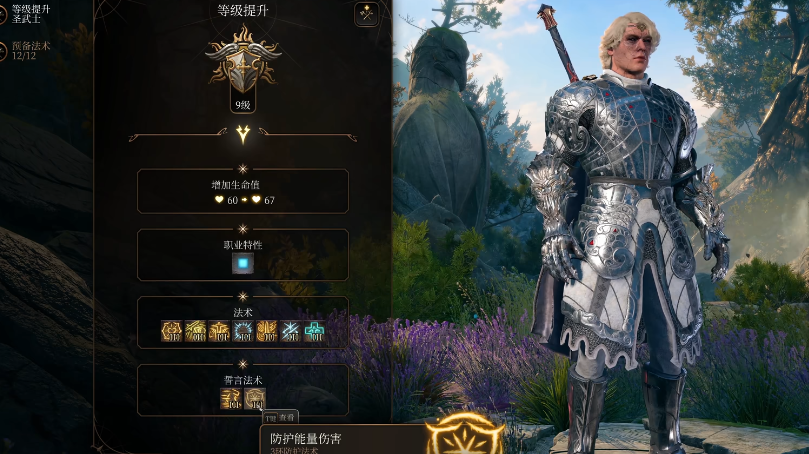Select the glowing blue class feature icon
Viewport: 809px width, 454px height.
click(243, 264)
